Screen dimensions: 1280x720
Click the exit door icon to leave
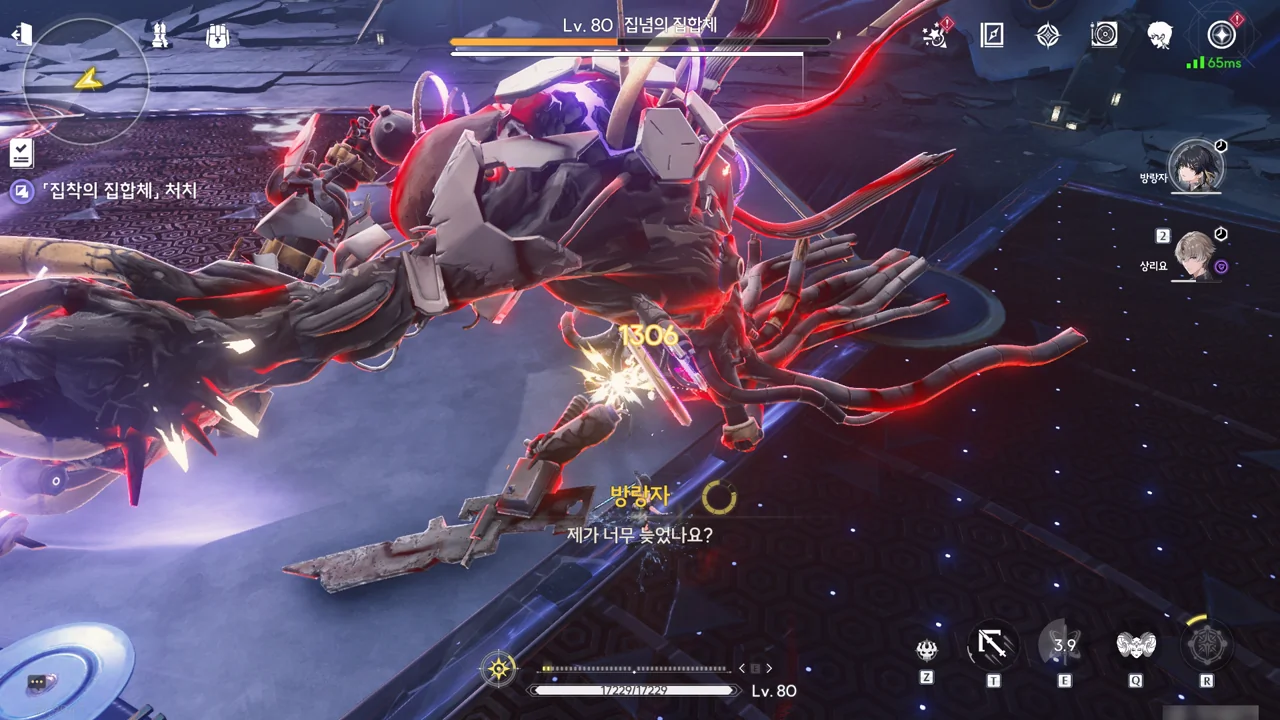(x=22, y=35)
